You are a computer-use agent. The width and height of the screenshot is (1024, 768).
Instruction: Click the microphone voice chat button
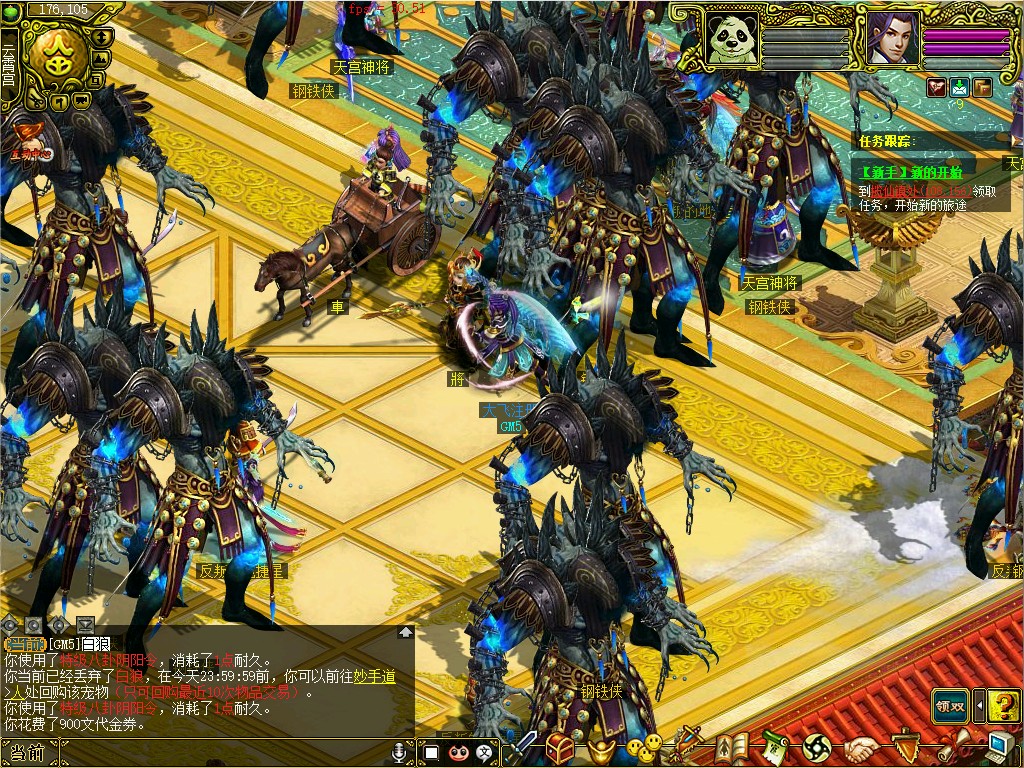click(x=401, y=751)
